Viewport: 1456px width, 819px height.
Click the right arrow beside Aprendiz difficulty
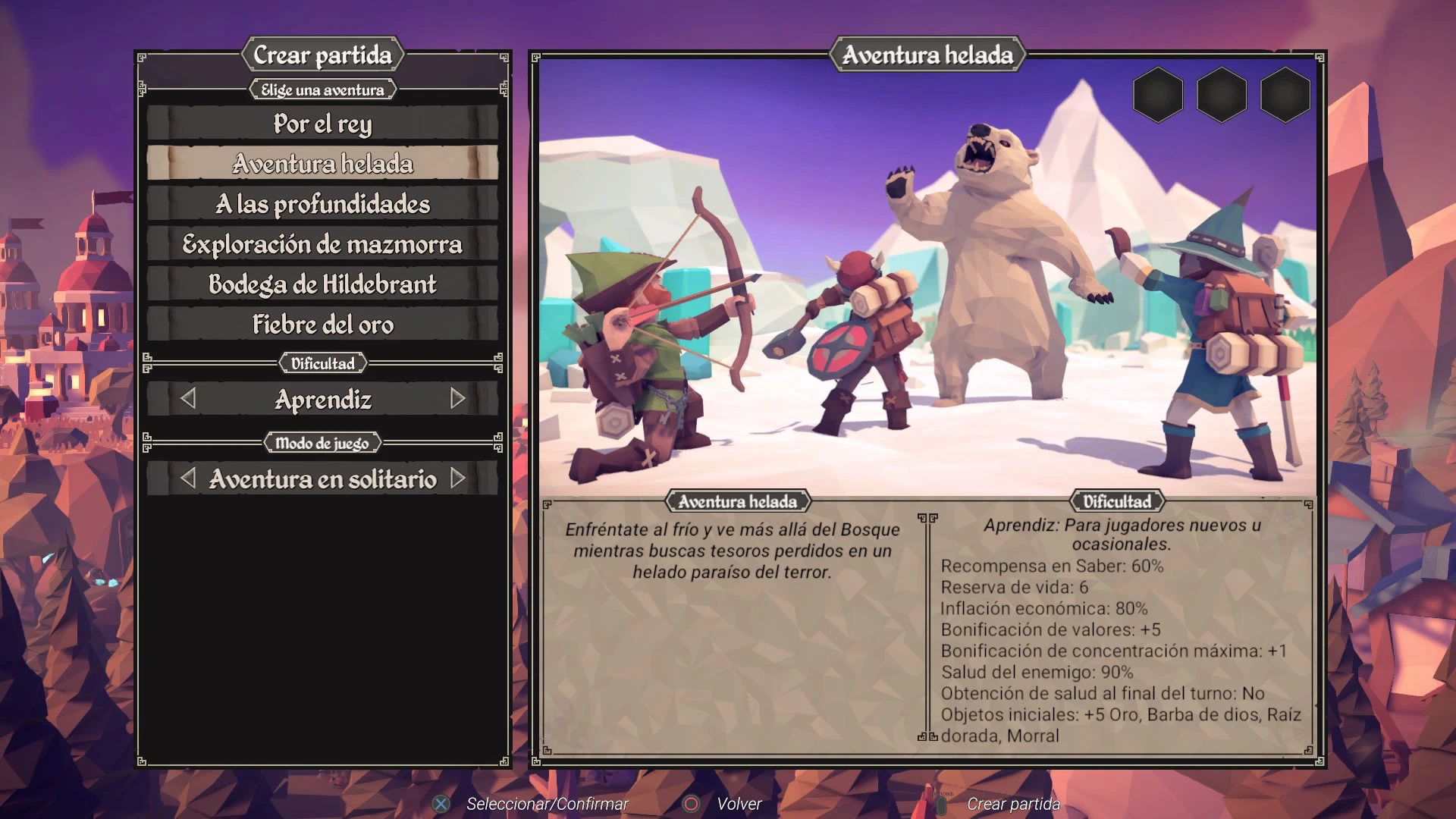[x=457, y=399]
